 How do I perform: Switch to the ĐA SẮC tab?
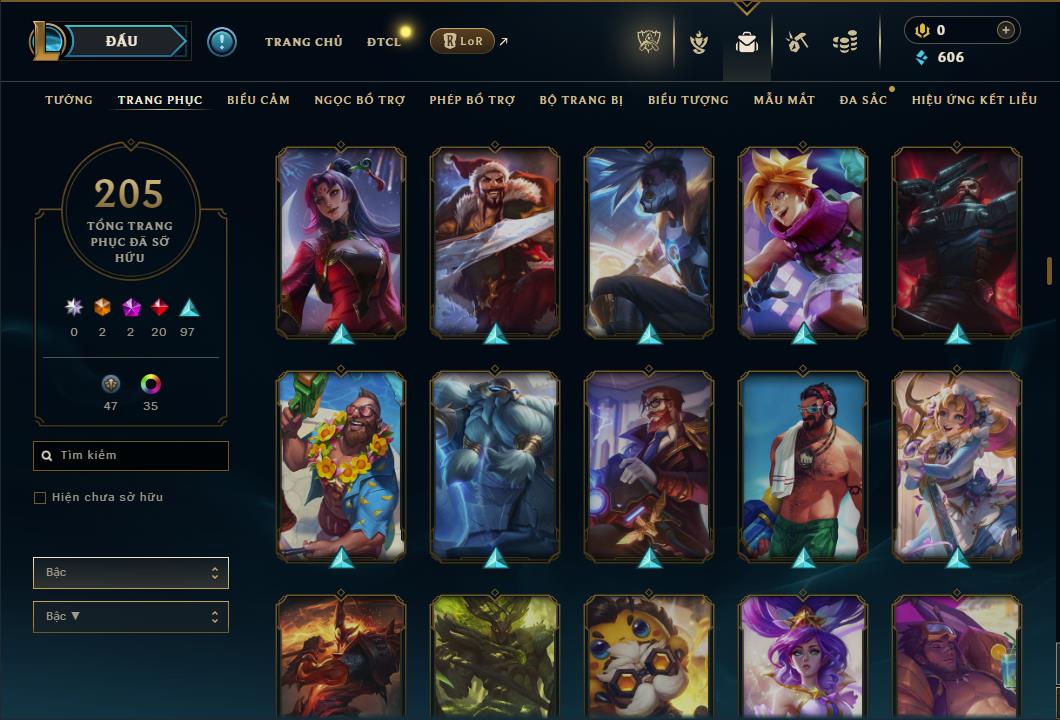pyautogui.click(x=863, y=100)
